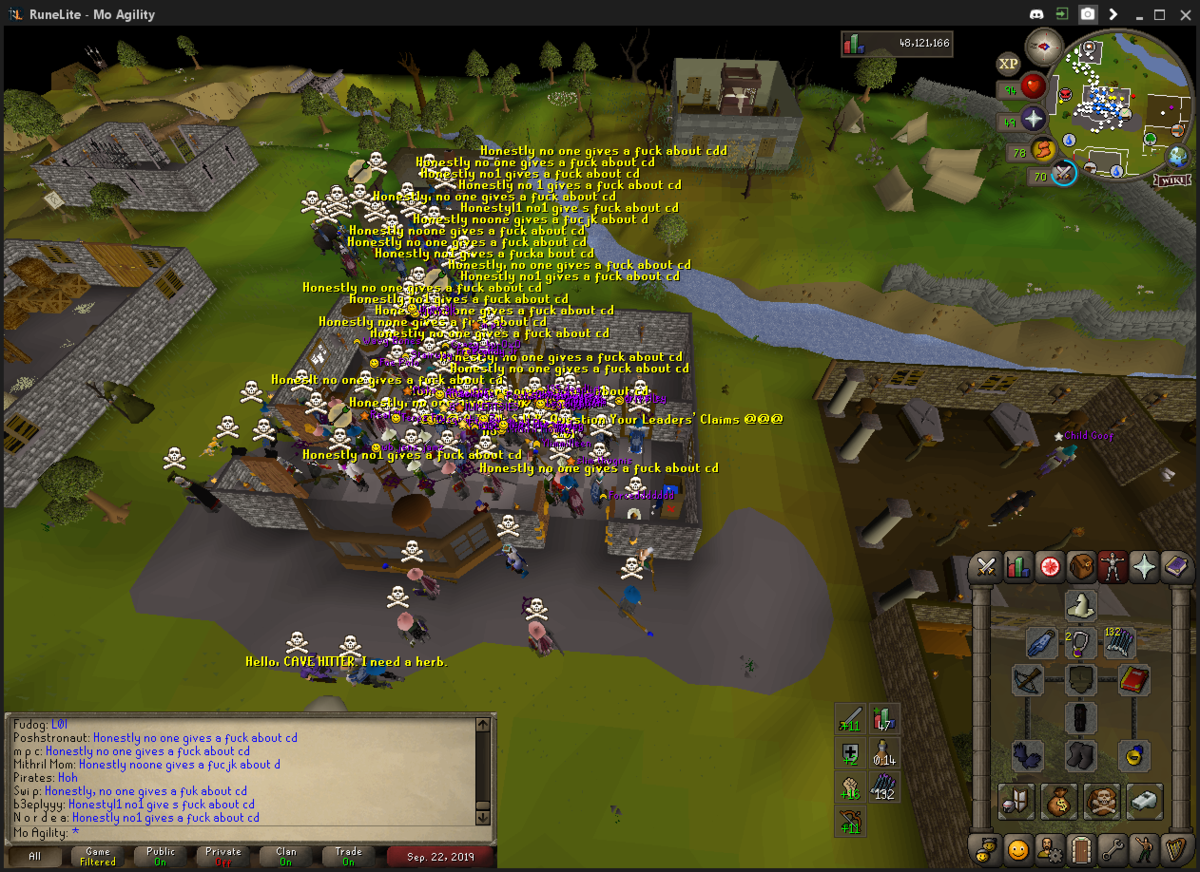The width and height of the screenshot is (1200, 872).
Task: Open the Combat Options tab
Action: 987,567
